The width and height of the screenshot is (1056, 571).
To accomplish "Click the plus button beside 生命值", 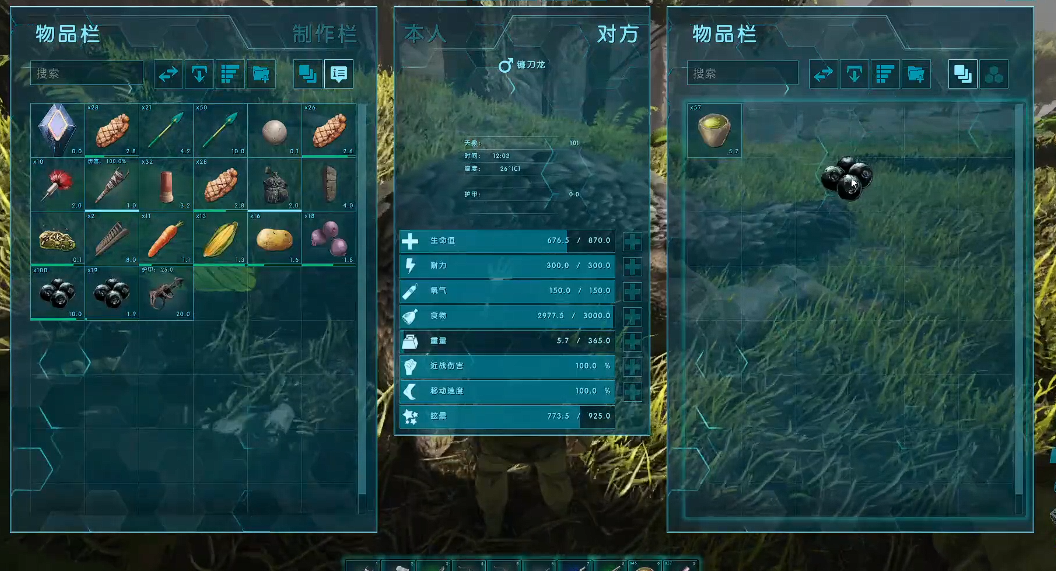I will (633, 241).
